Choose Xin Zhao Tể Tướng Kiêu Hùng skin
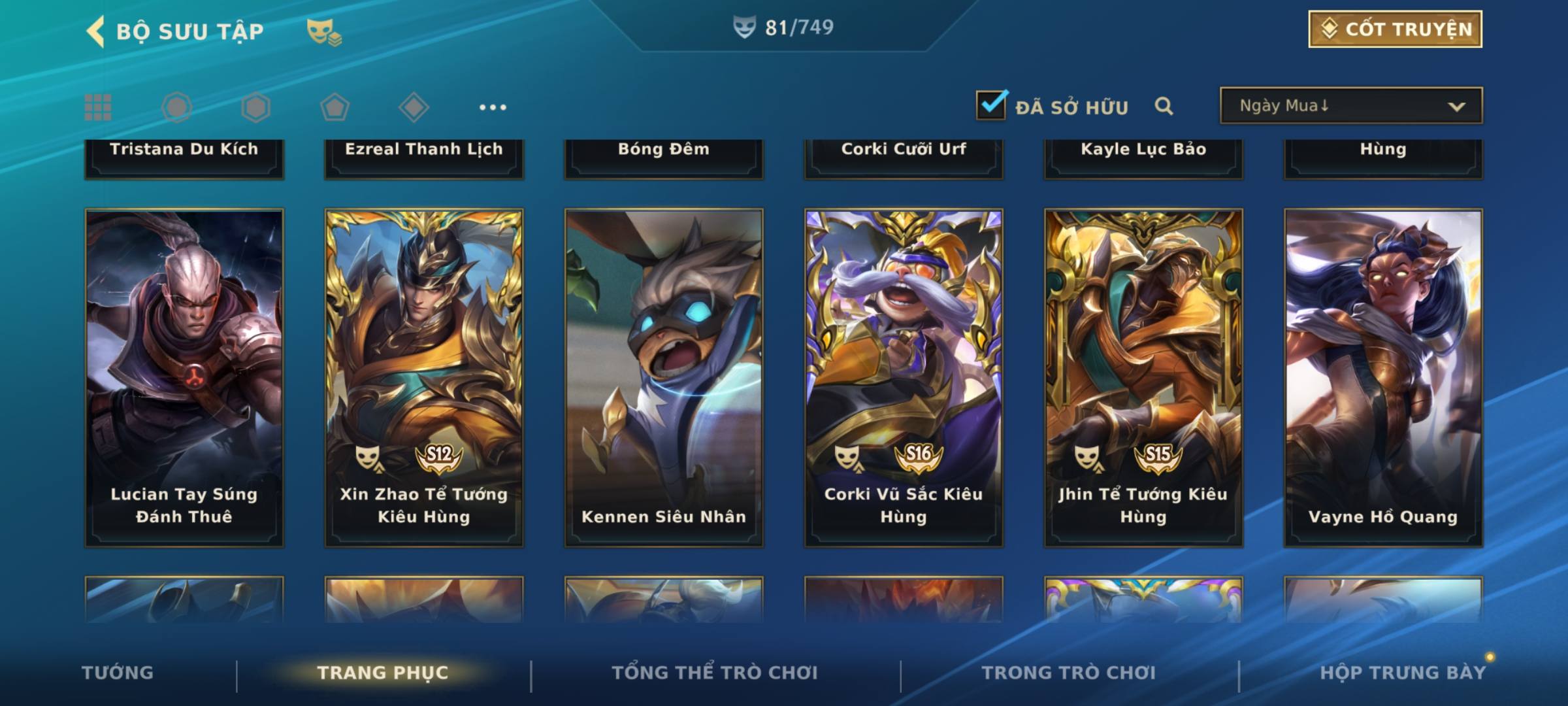Screen dimensions: 1568x706 point(424,377)
